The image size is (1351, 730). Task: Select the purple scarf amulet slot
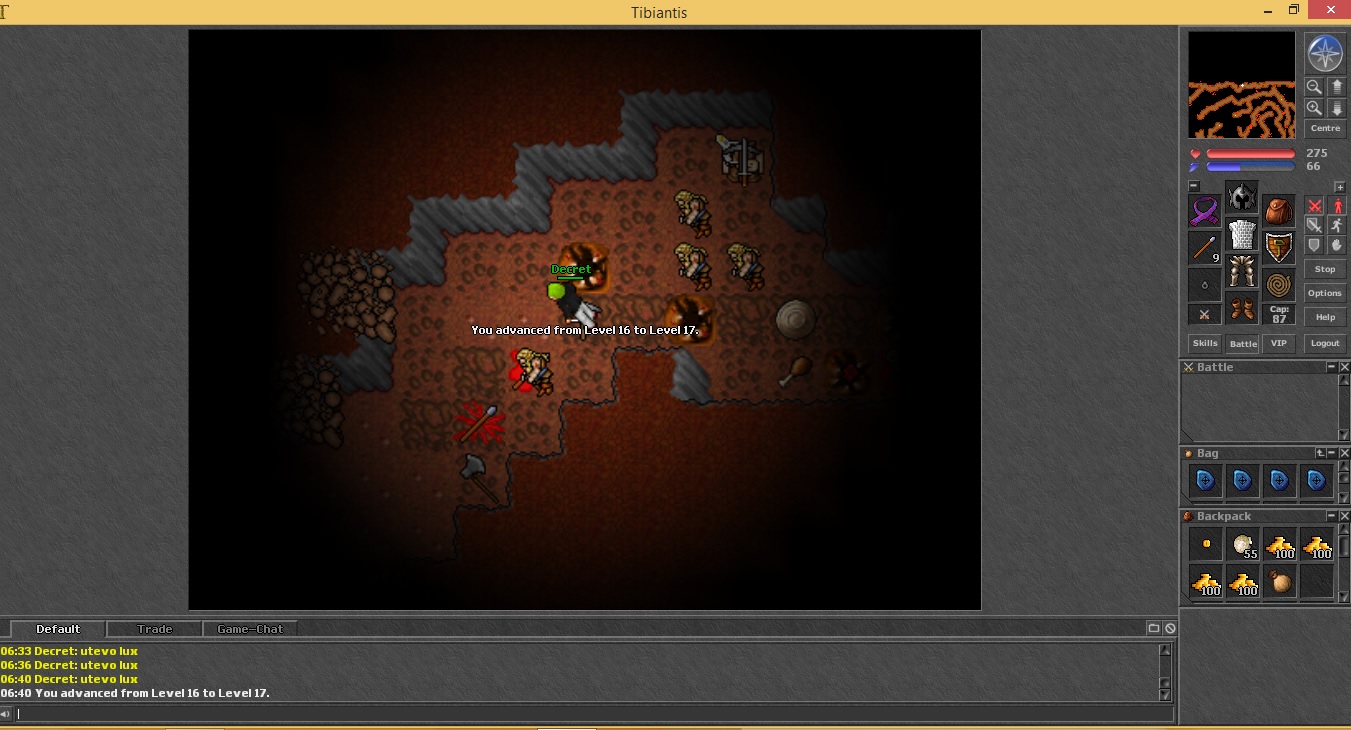point(1205,211)
